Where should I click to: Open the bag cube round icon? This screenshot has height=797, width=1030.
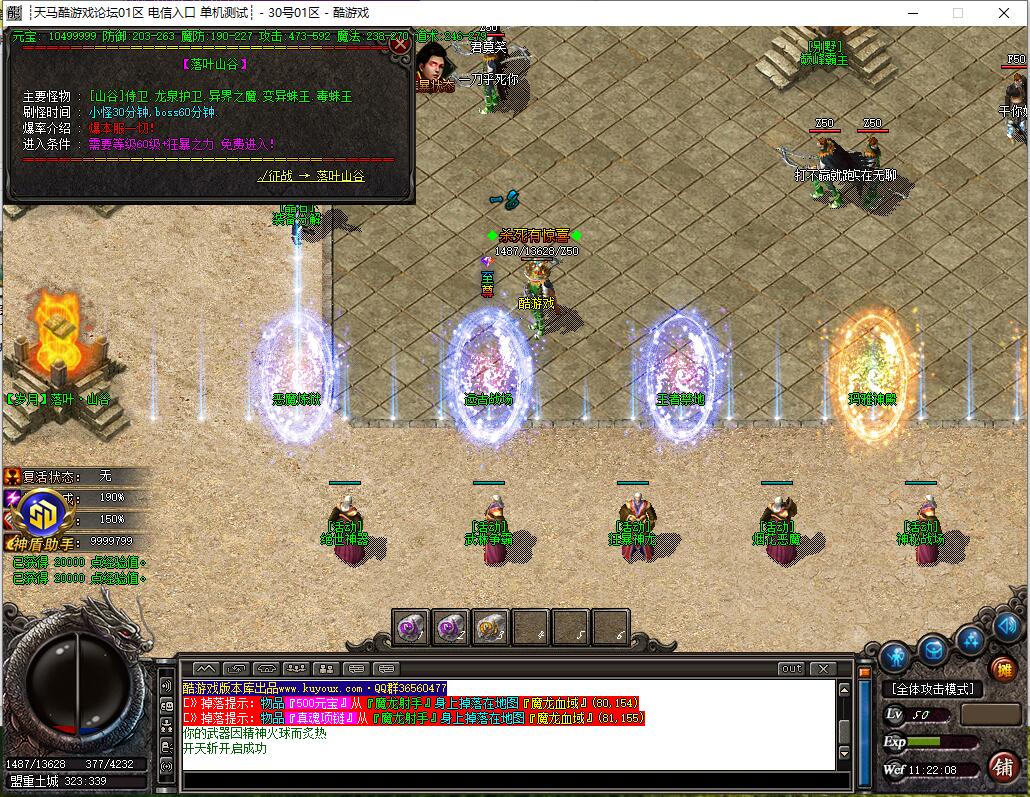click(933, 649)
